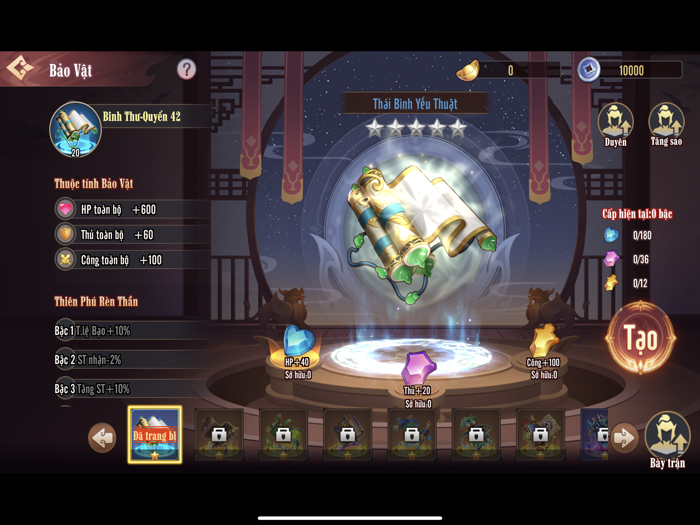Select the Đã trang bị treasure thumbnail
Image resolution: width=700 pixels, height=525 pixels.
click(x=155, y=435)
